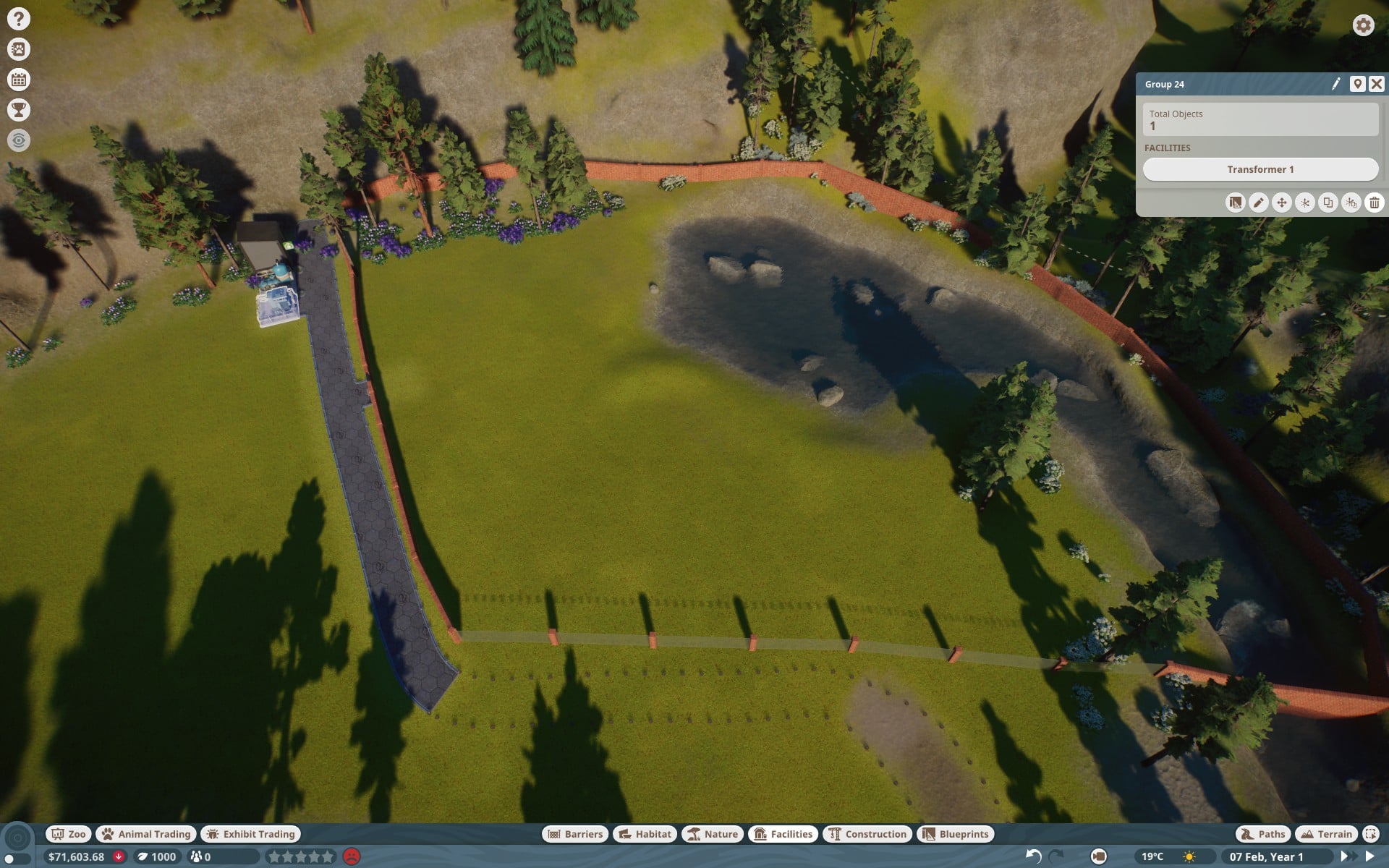Viewport: 1389px width, 868px height.
Task: Open the Blueprints browser
Action: (x=956, y=834)
